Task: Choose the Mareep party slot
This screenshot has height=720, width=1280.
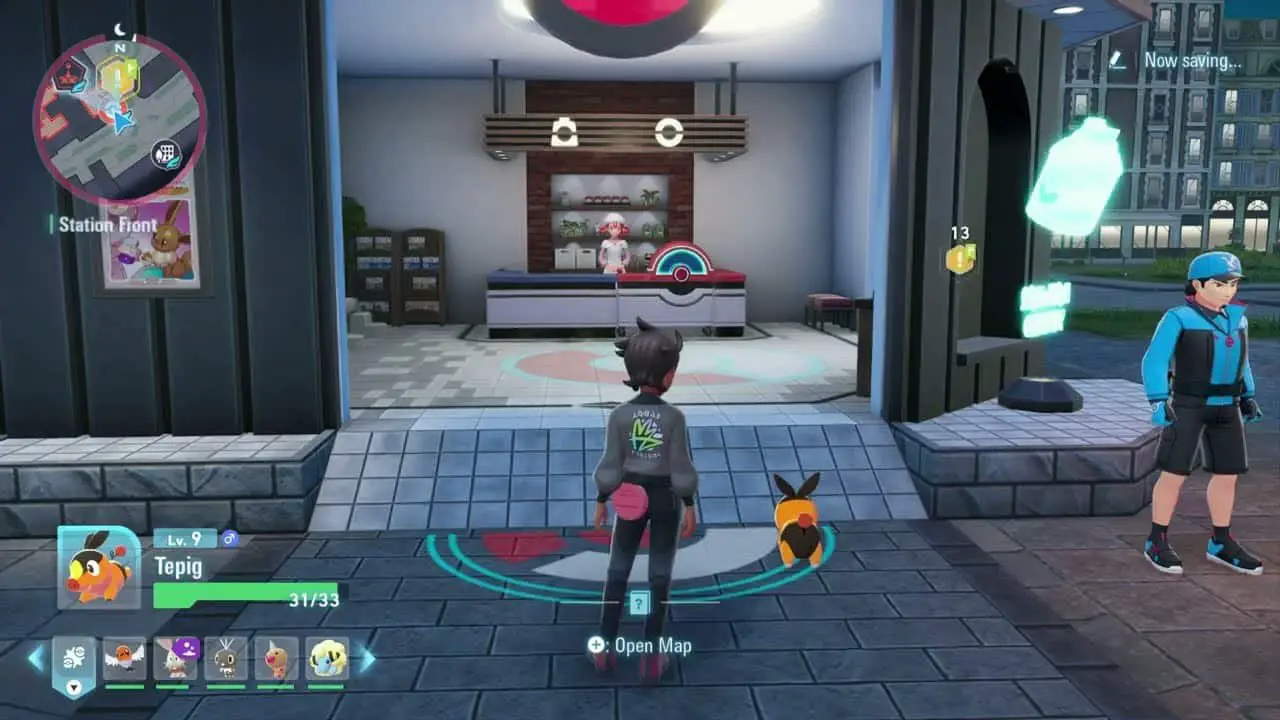Action: (327, 658)
